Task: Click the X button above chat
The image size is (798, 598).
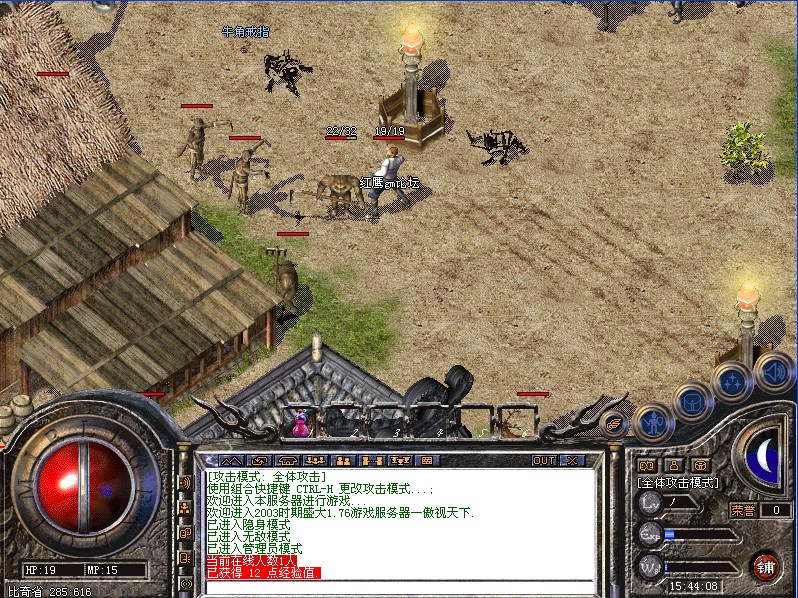Action: pos(572,461)
